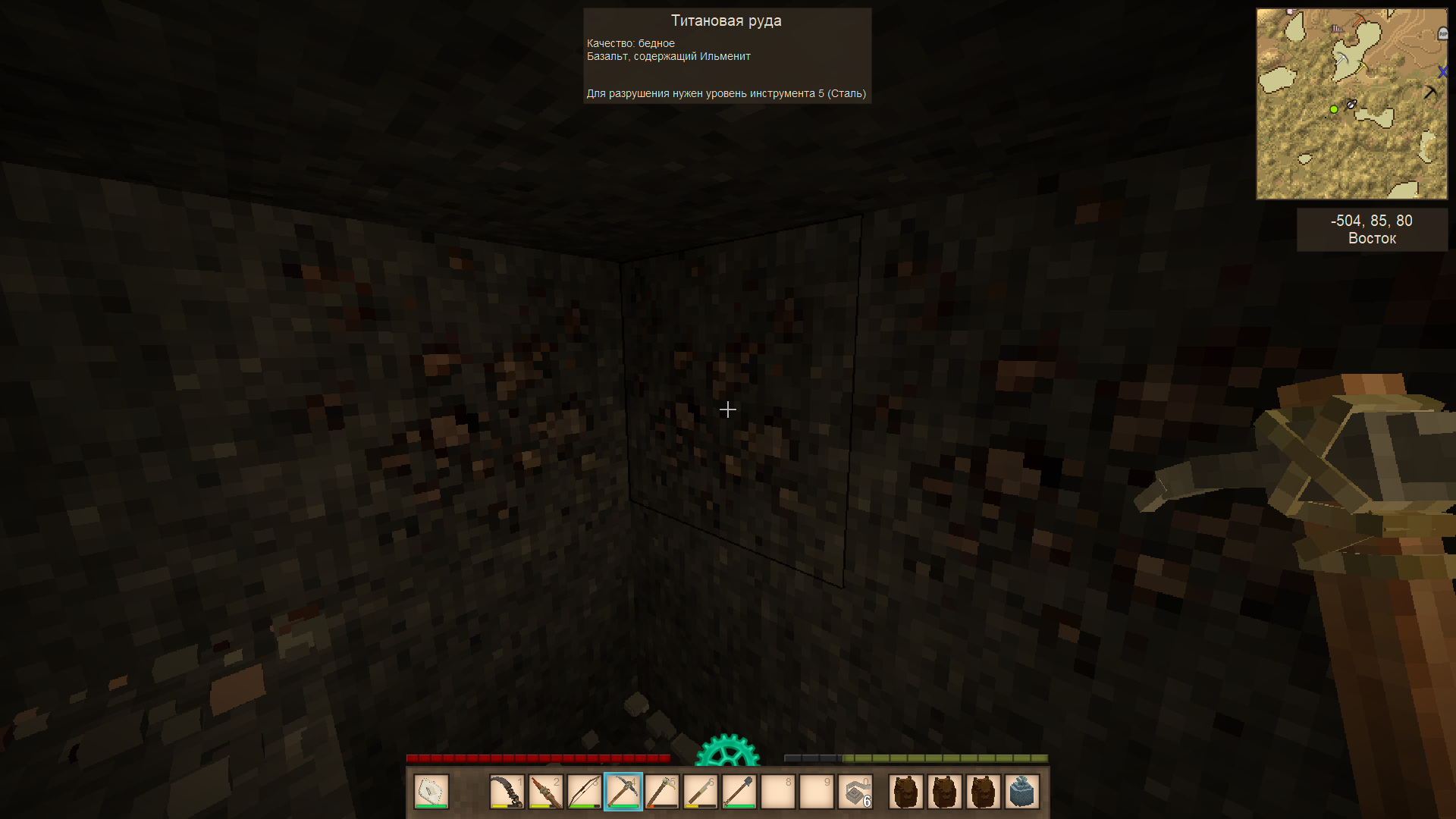
Task: Select the grey item stack of 6
Action: click(855, 792)
